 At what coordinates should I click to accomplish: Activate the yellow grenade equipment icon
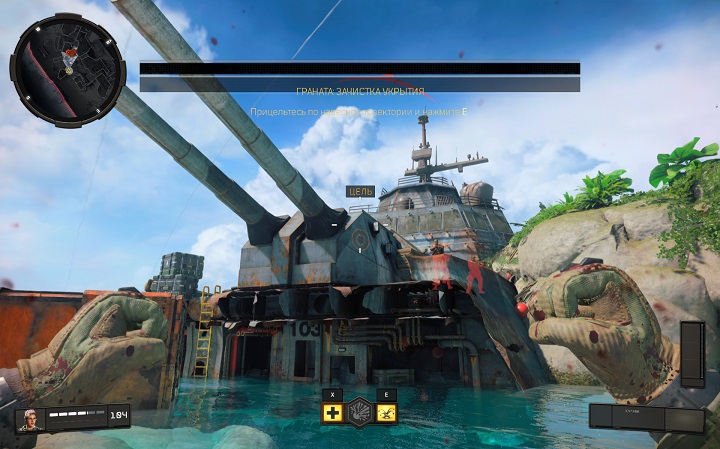pos(386,413)
